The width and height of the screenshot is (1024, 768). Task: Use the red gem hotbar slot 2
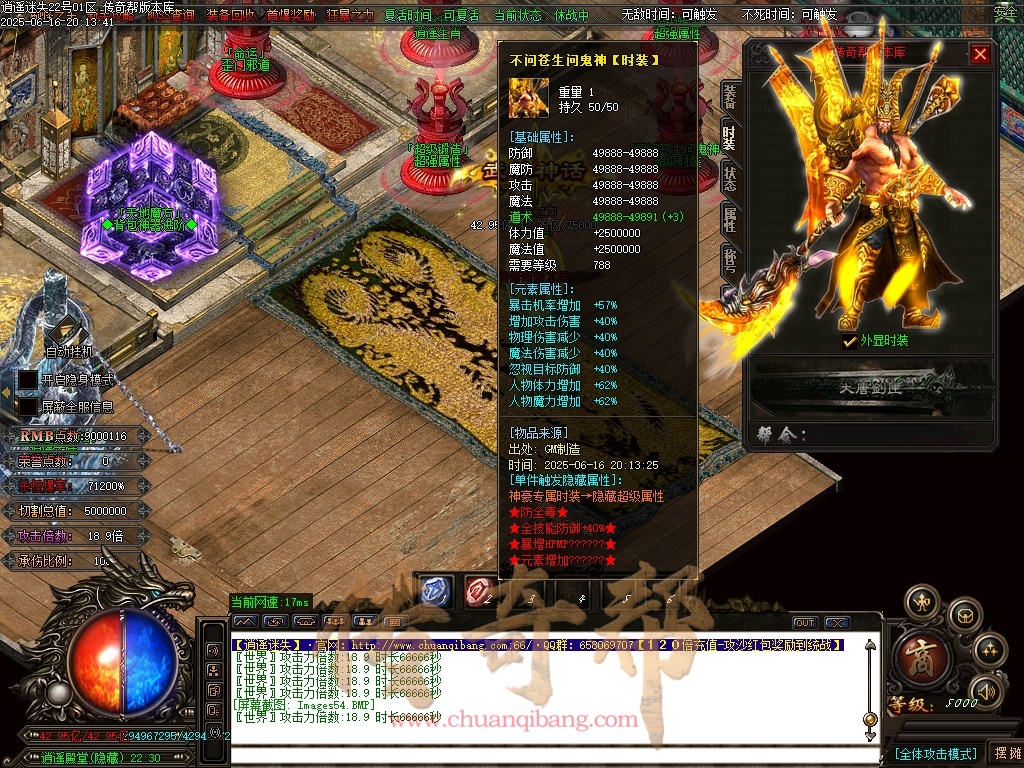tap(479, 592)
